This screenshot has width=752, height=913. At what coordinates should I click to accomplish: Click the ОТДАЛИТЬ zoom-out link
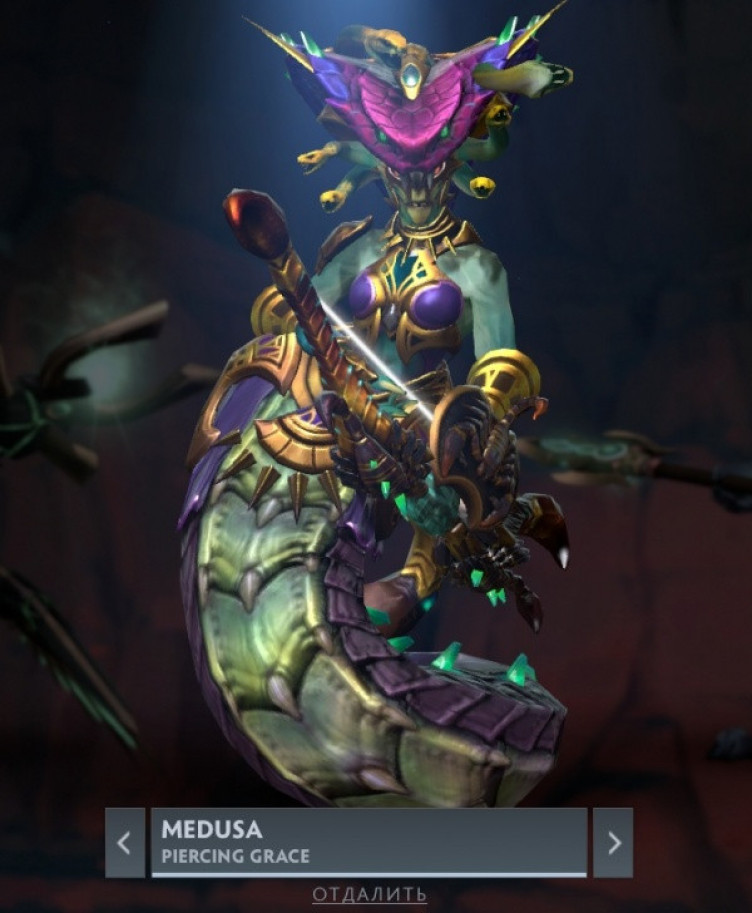pos(369,894)
